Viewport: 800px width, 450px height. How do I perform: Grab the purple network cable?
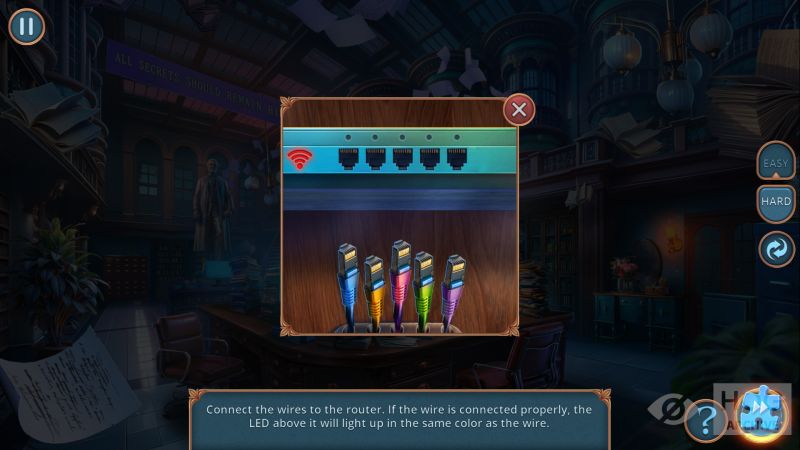453,282
